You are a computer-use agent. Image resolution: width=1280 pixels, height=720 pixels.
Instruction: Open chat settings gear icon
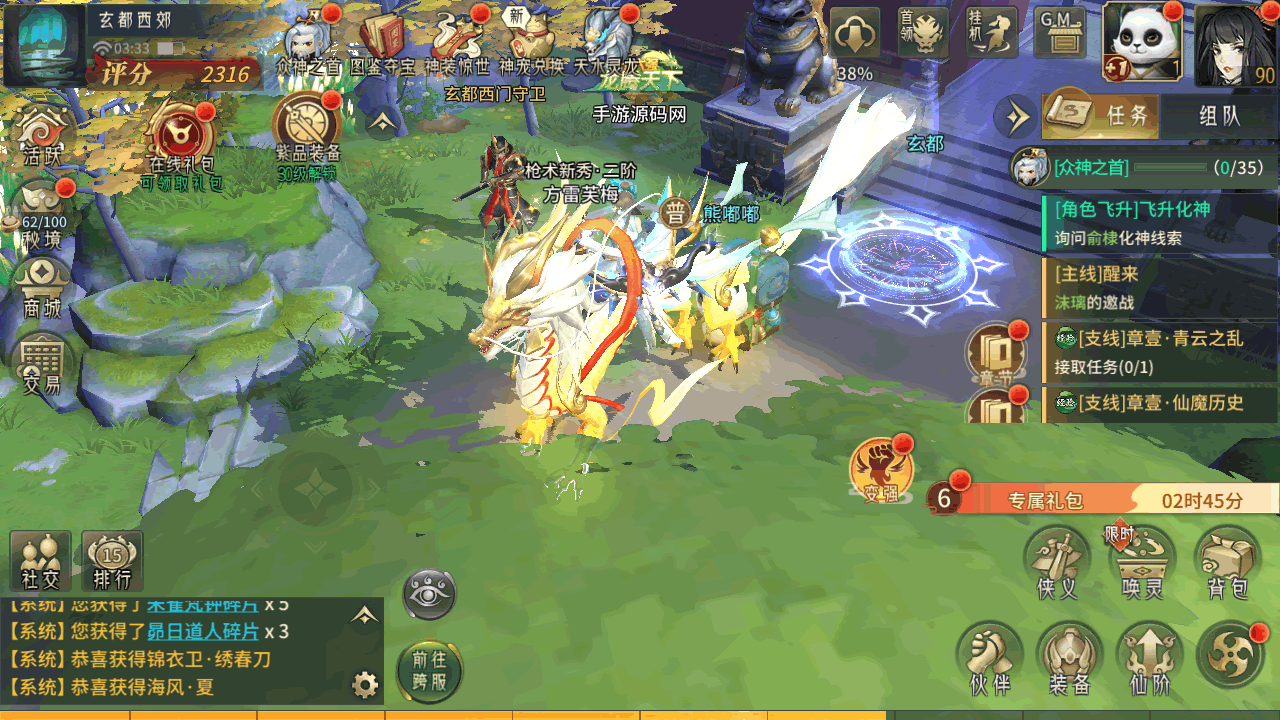click(365, 685)
